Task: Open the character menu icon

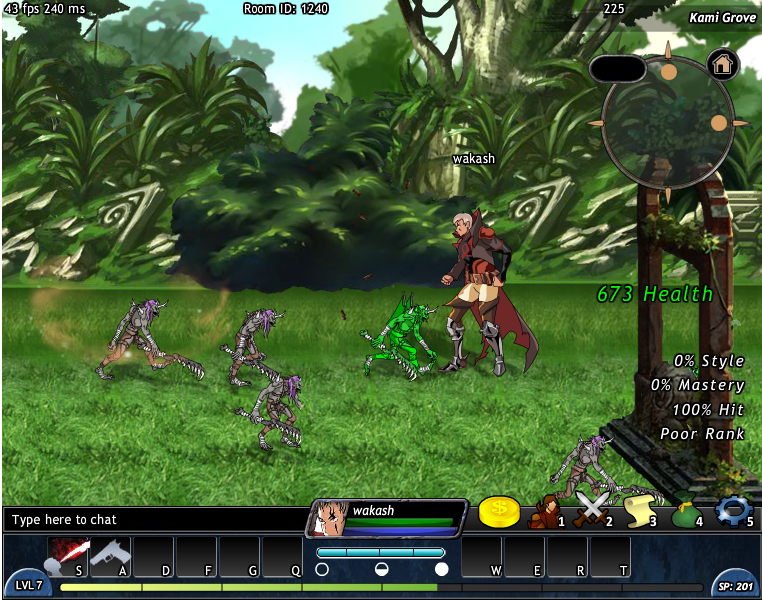Action: (545, 514)
